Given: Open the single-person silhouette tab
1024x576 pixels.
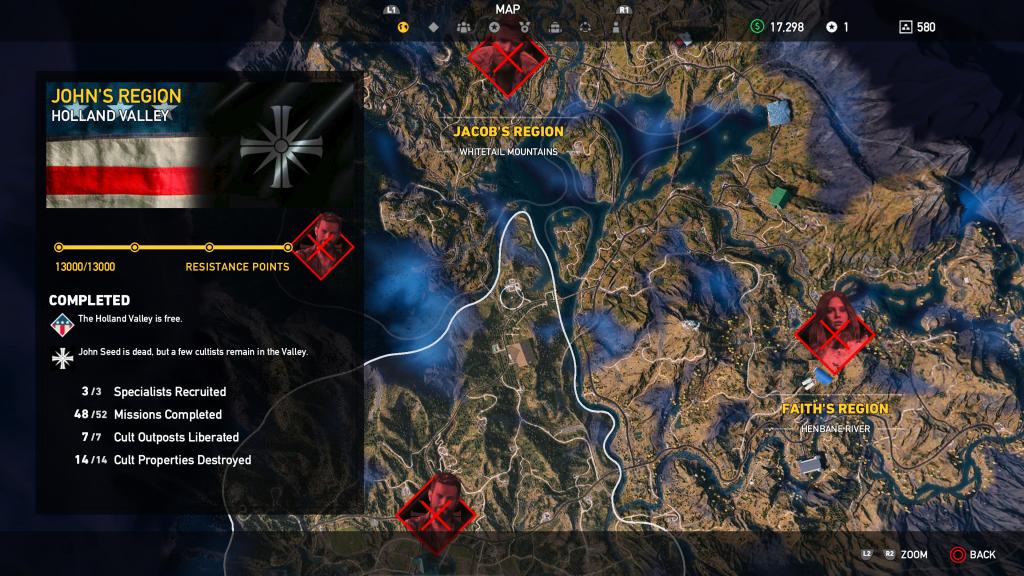Looking at the screenshot, I should [x=615, y=27].
